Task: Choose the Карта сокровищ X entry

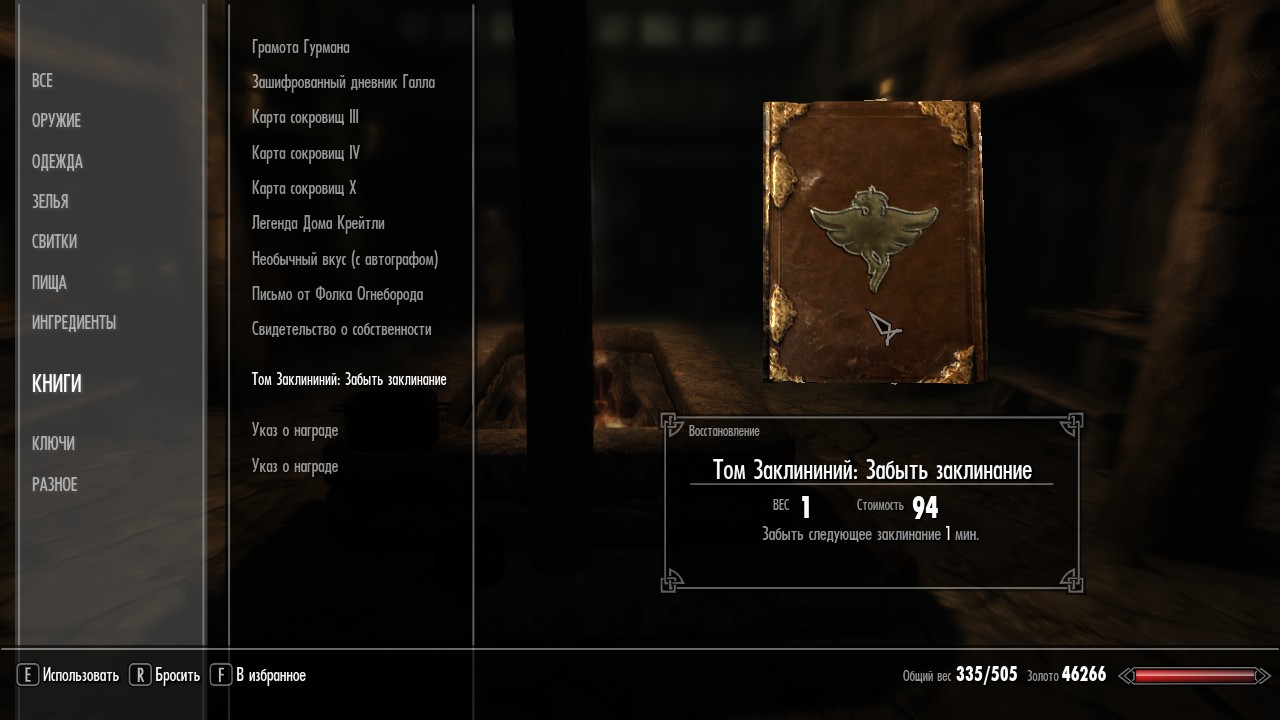Action: point(304,189)
